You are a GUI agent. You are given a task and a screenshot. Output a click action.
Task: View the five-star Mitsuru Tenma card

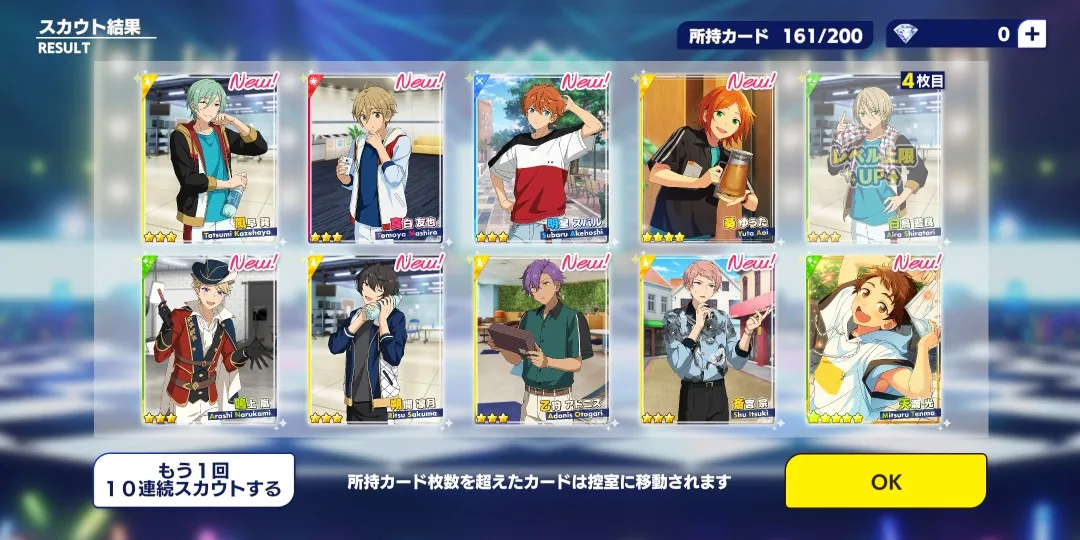(874, 340)
